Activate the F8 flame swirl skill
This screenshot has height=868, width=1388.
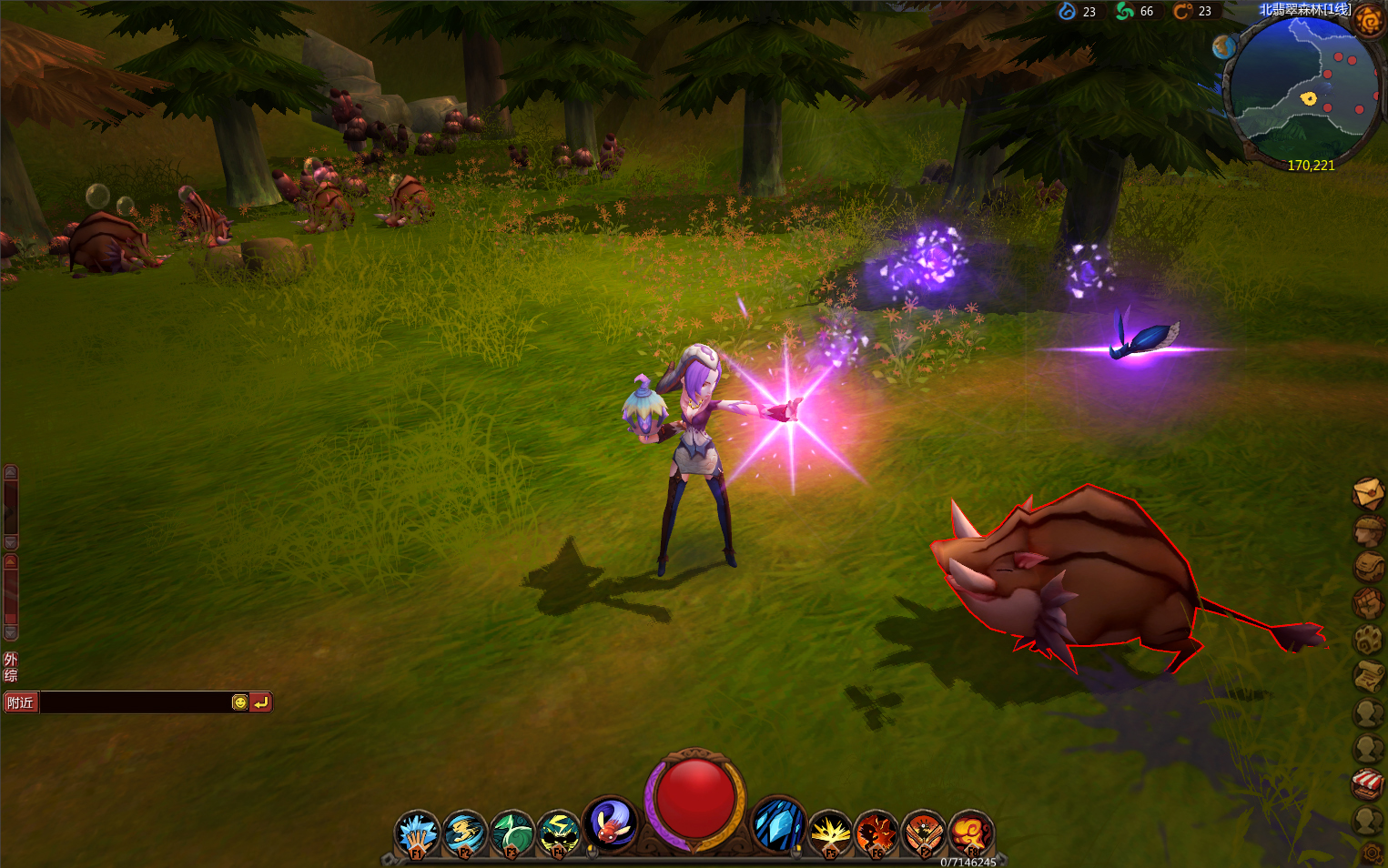[971, 833]
